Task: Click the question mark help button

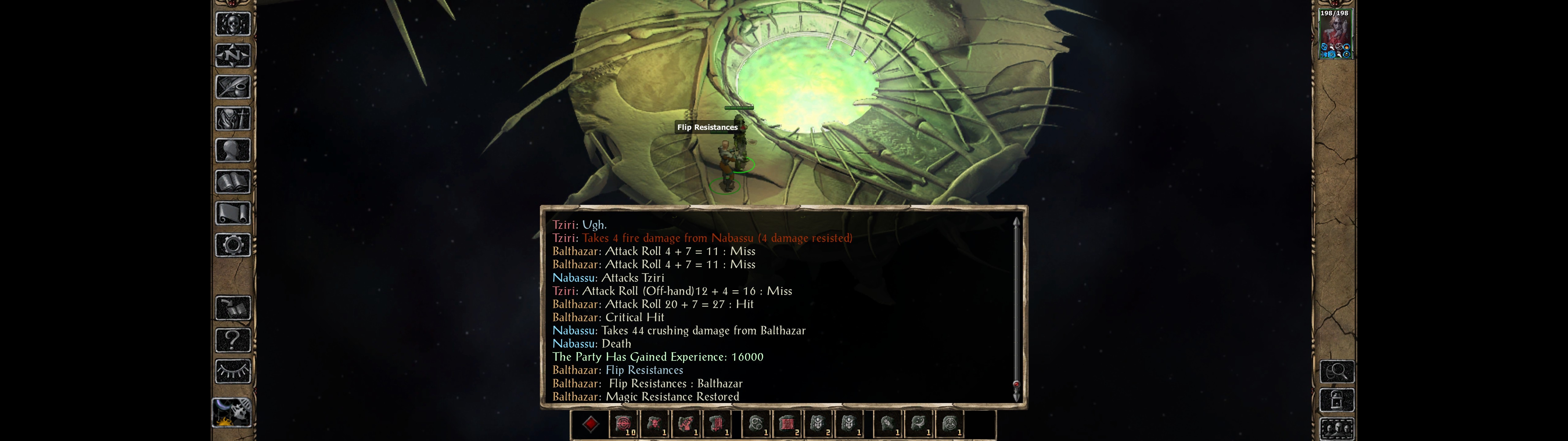Action: [233, 340]
